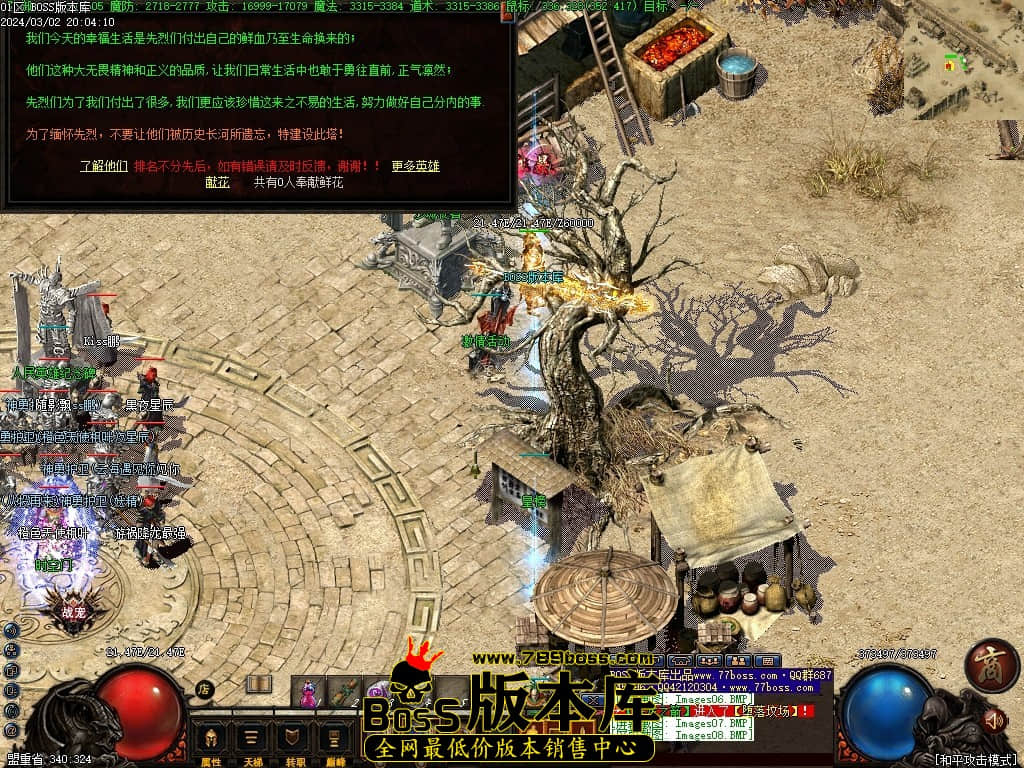The width and height of the screenshot is (1024, 768).
Task: Toggle the 和平攻击模式 attack mode label
Action: tap(975, 760)
